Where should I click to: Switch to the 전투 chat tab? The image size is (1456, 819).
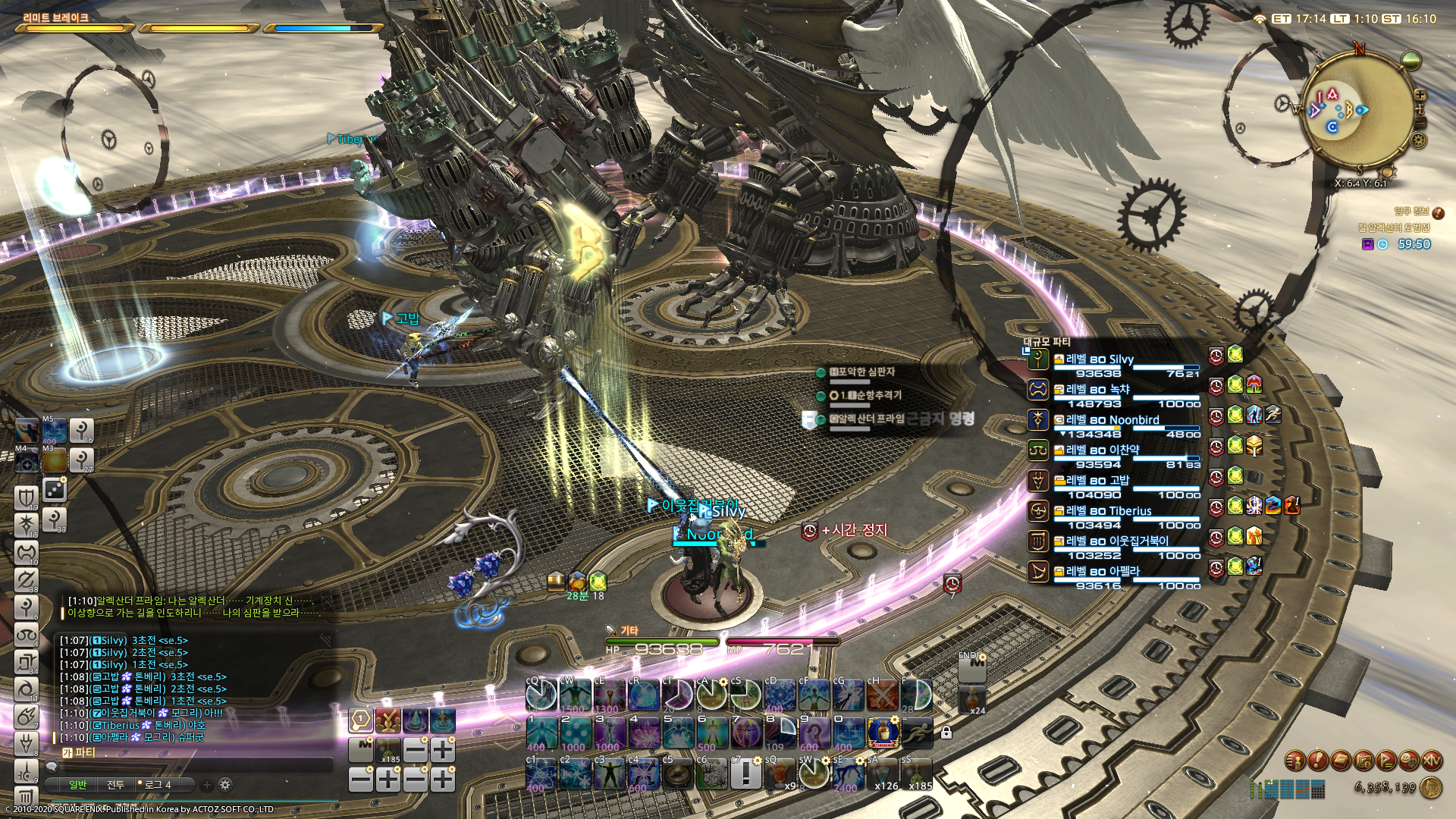tap(115, 785)
